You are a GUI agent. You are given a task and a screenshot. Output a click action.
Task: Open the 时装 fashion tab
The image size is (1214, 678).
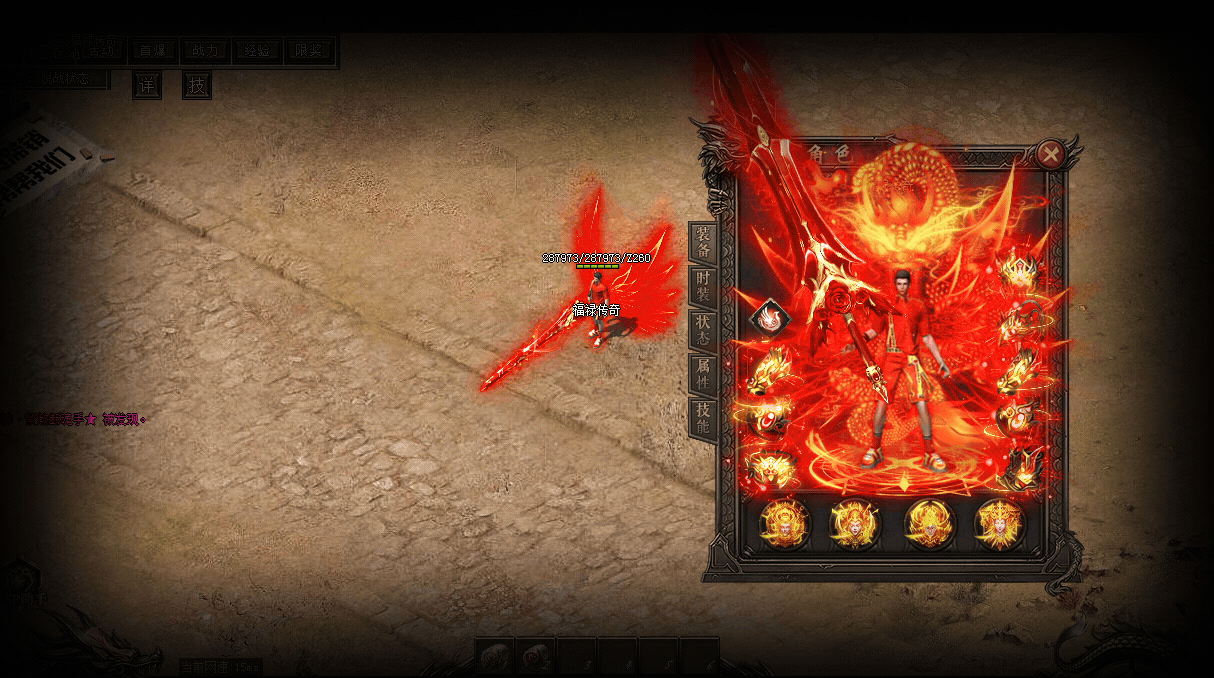point(703,287)
